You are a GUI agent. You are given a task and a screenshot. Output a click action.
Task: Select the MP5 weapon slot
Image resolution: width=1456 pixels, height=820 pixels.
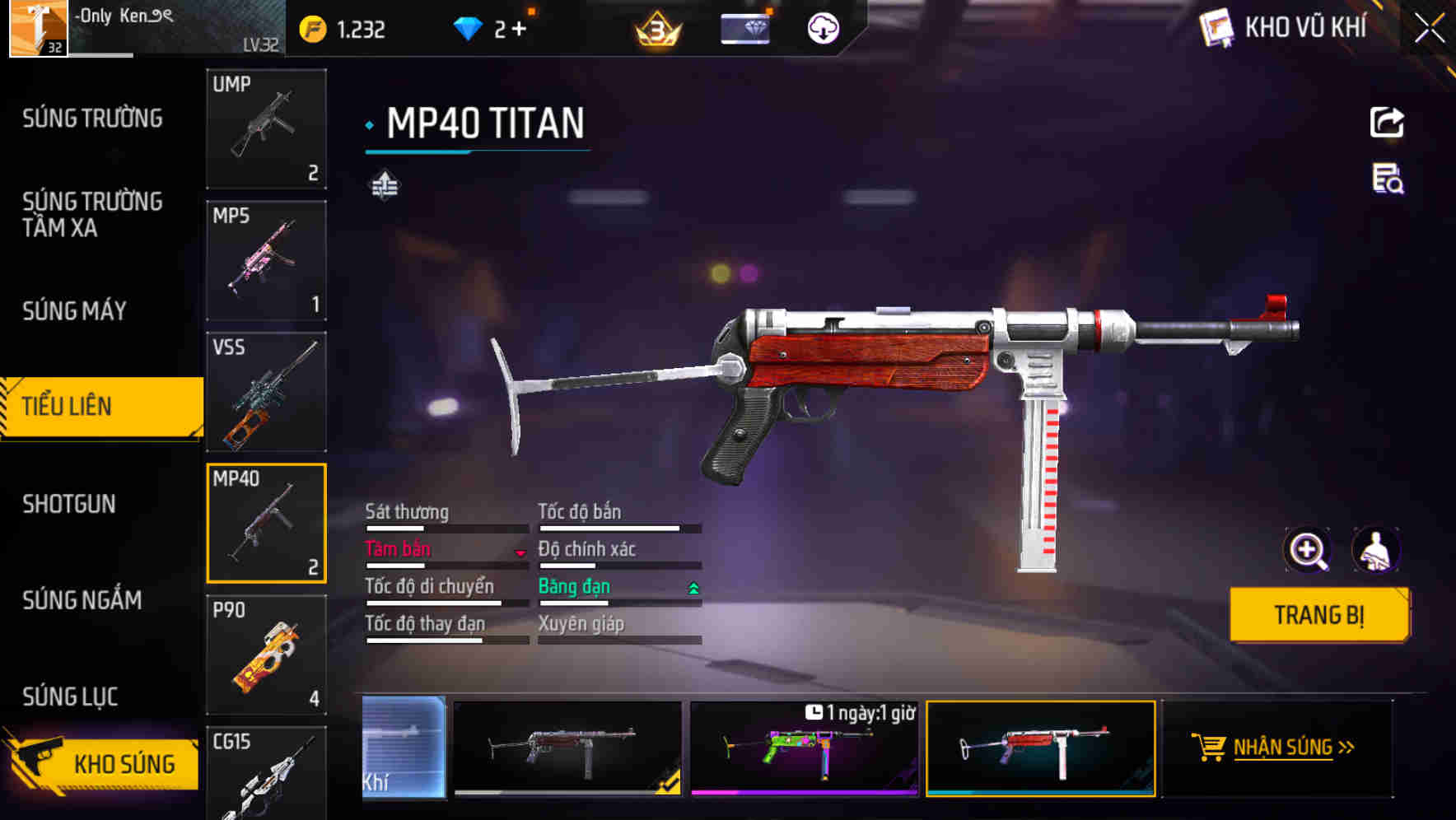click(266, 260)
